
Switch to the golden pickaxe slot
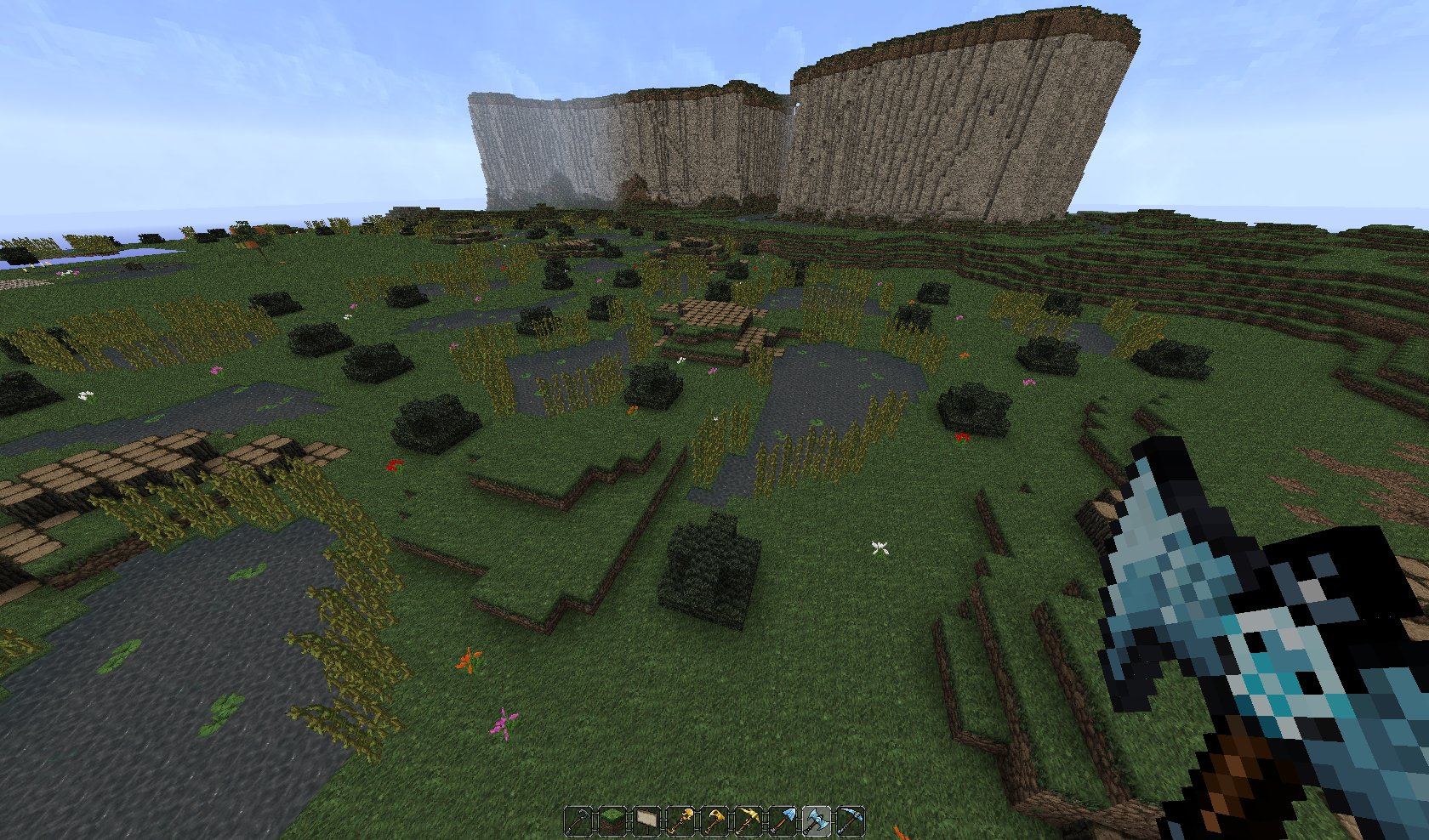749,821
